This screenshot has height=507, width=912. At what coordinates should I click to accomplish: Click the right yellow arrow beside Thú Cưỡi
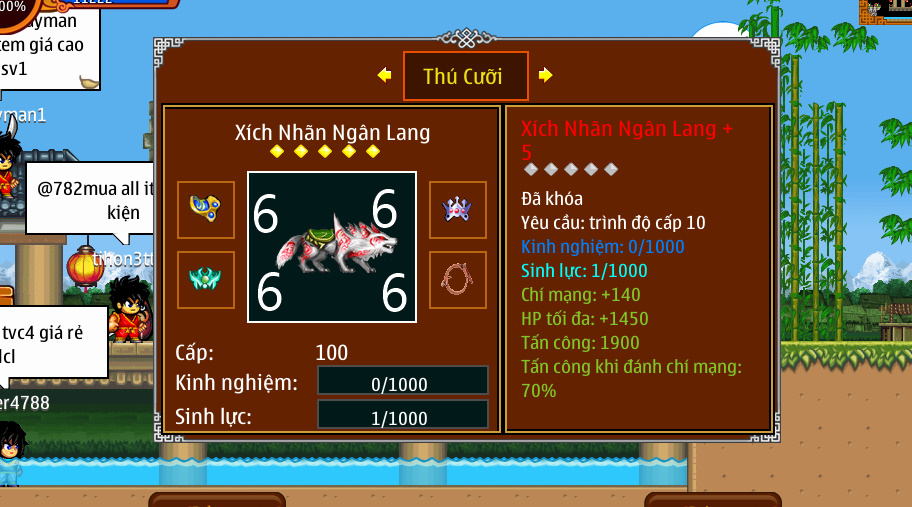pyautogui.click(x=545, y=75)
